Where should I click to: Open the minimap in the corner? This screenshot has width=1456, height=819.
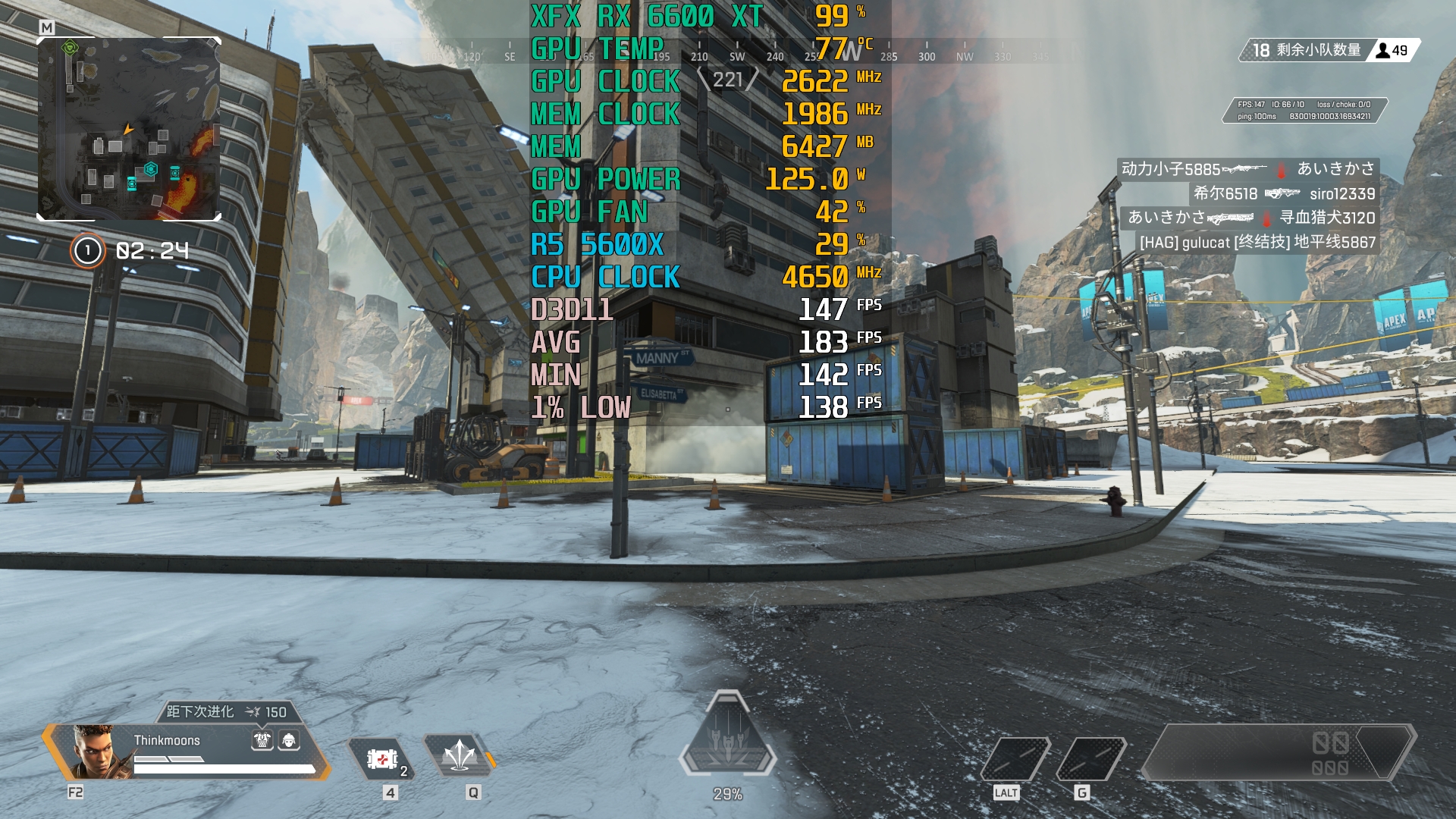(x=129, y=129)
